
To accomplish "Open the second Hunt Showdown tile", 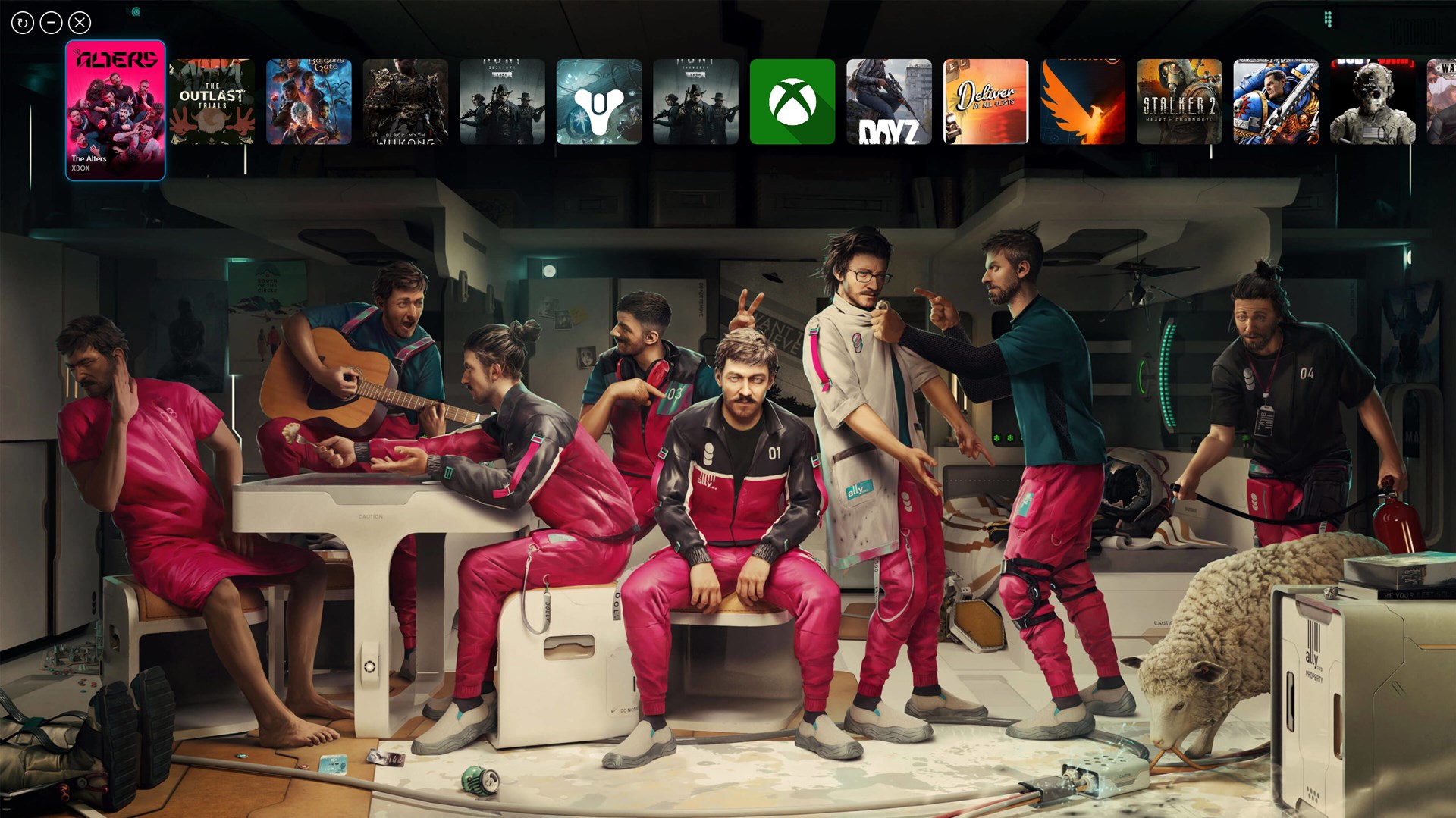I will pos(695,101).
